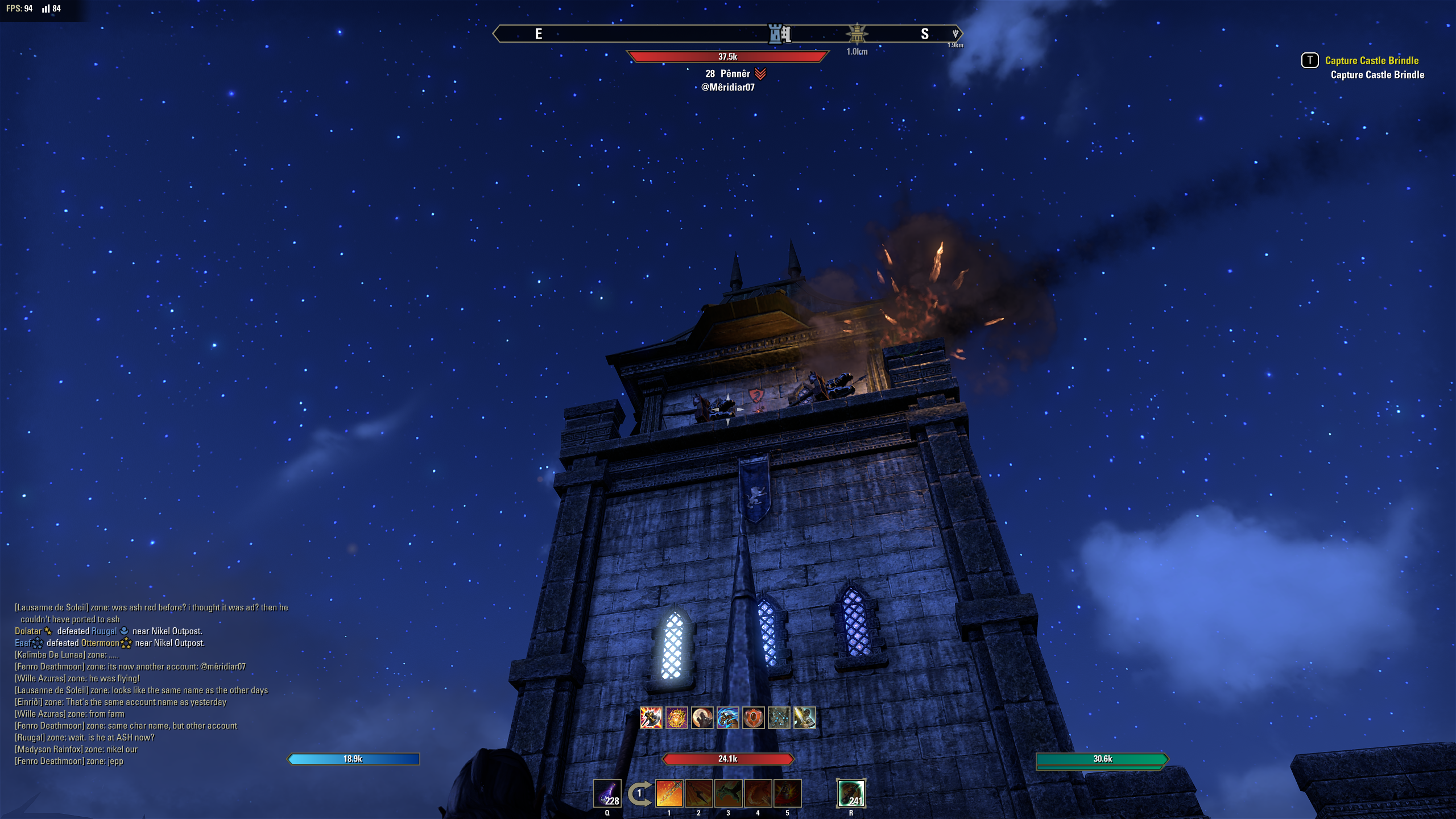Inspect the red shield buff icon

[x=754, y=718]
